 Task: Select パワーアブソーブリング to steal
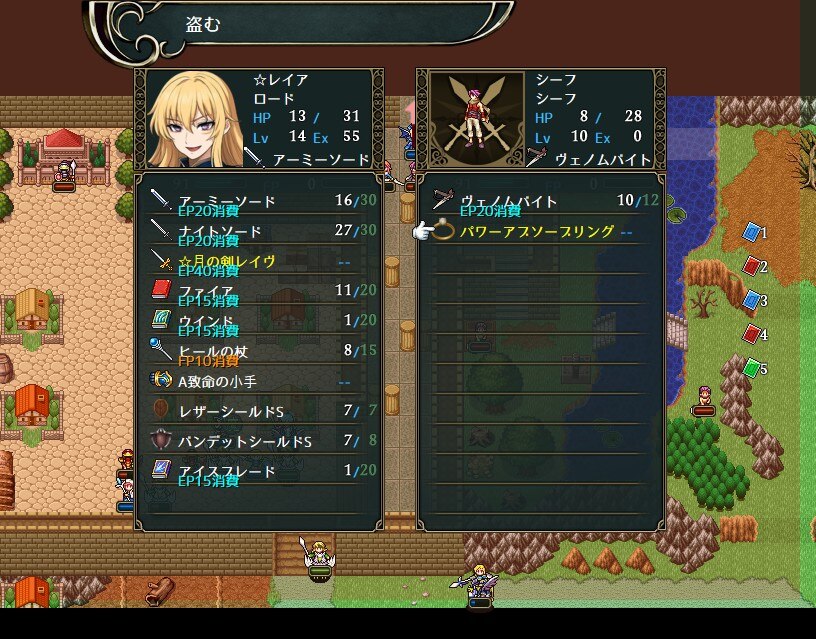coord(537,231)
